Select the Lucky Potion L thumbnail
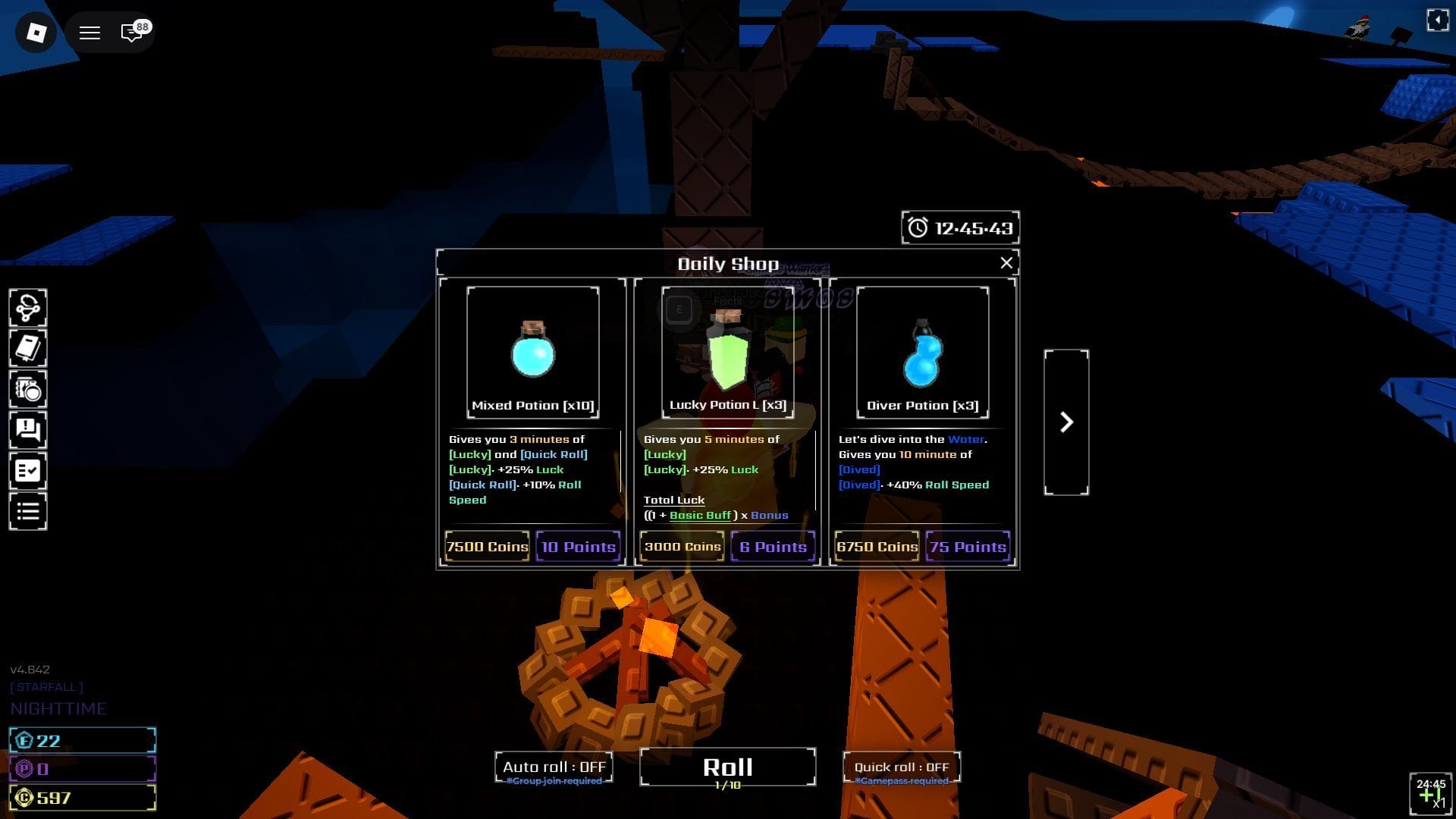The width and height of the screenshot is (1456, 819). tap(727, 352)
